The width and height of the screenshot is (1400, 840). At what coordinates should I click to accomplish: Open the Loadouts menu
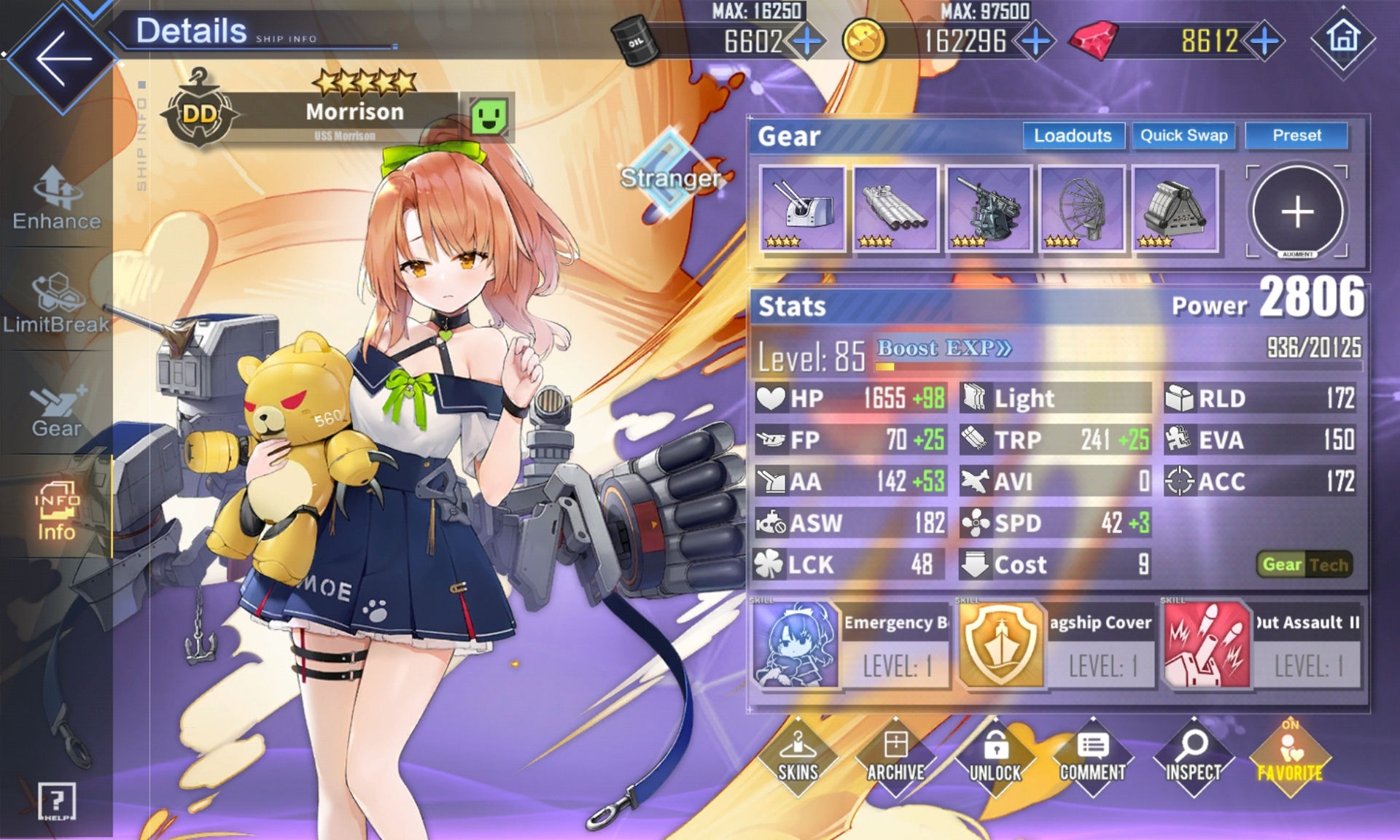pos(1073,136)
